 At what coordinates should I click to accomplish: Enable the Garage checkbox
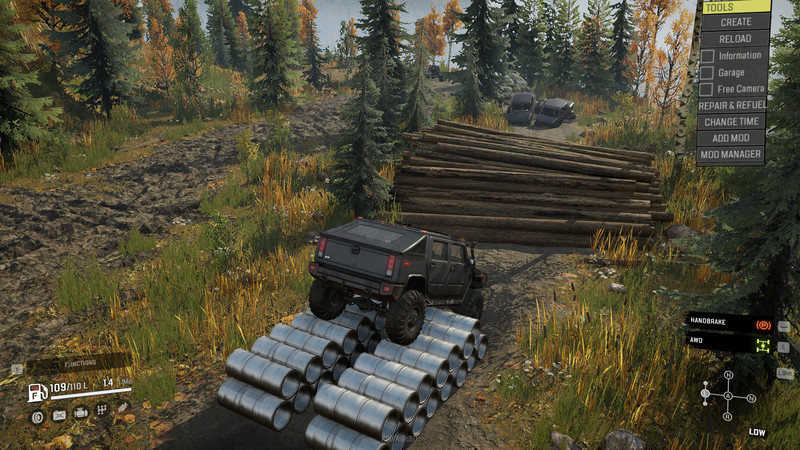tap(707, 73)
